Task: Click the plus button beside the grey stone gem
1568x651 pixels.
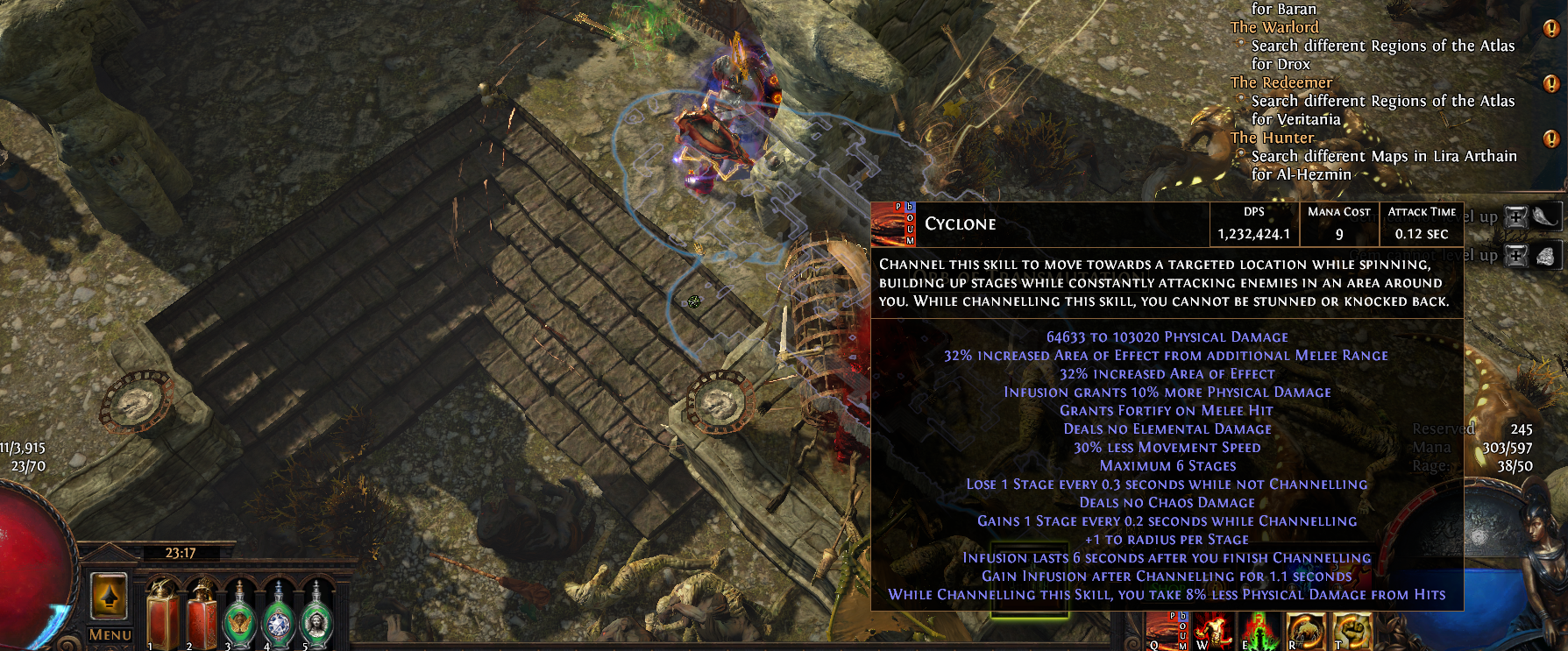Action: point(1515,255)
